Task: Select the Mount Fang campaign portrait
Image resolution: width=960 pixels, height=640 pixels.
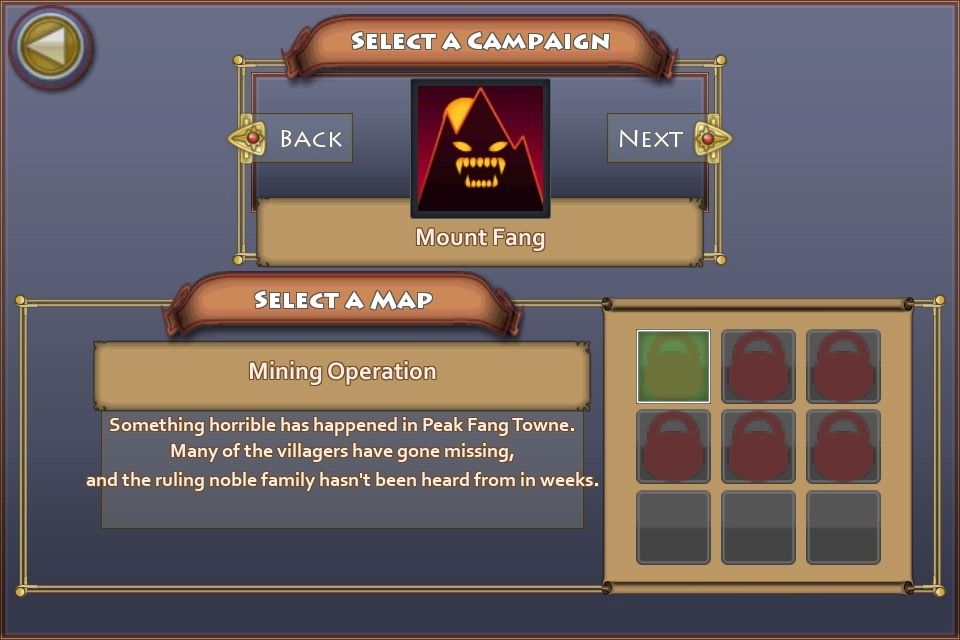Action: [480, 148]
